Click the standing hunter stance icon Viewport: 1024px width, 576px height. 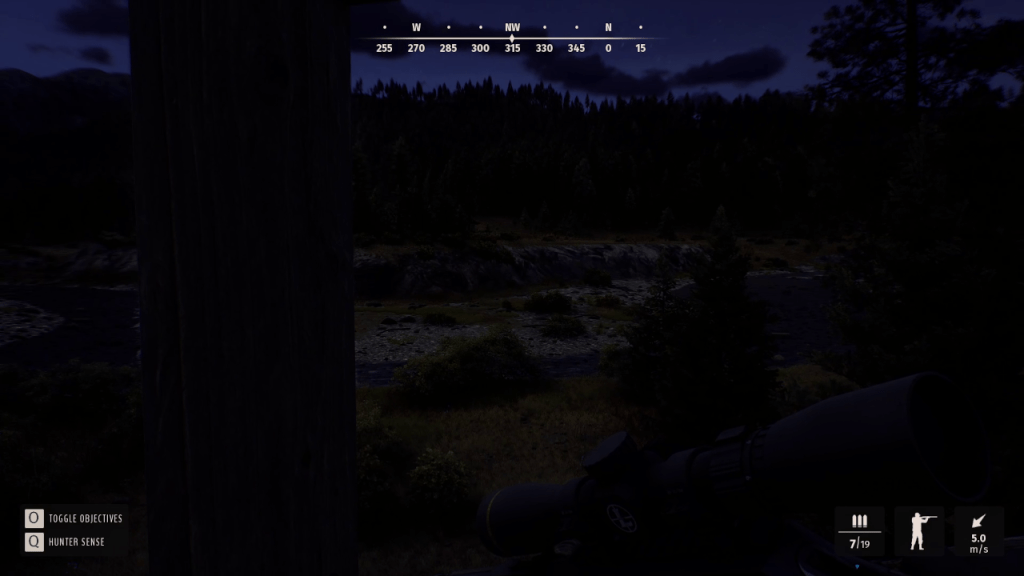click(918, 531)
